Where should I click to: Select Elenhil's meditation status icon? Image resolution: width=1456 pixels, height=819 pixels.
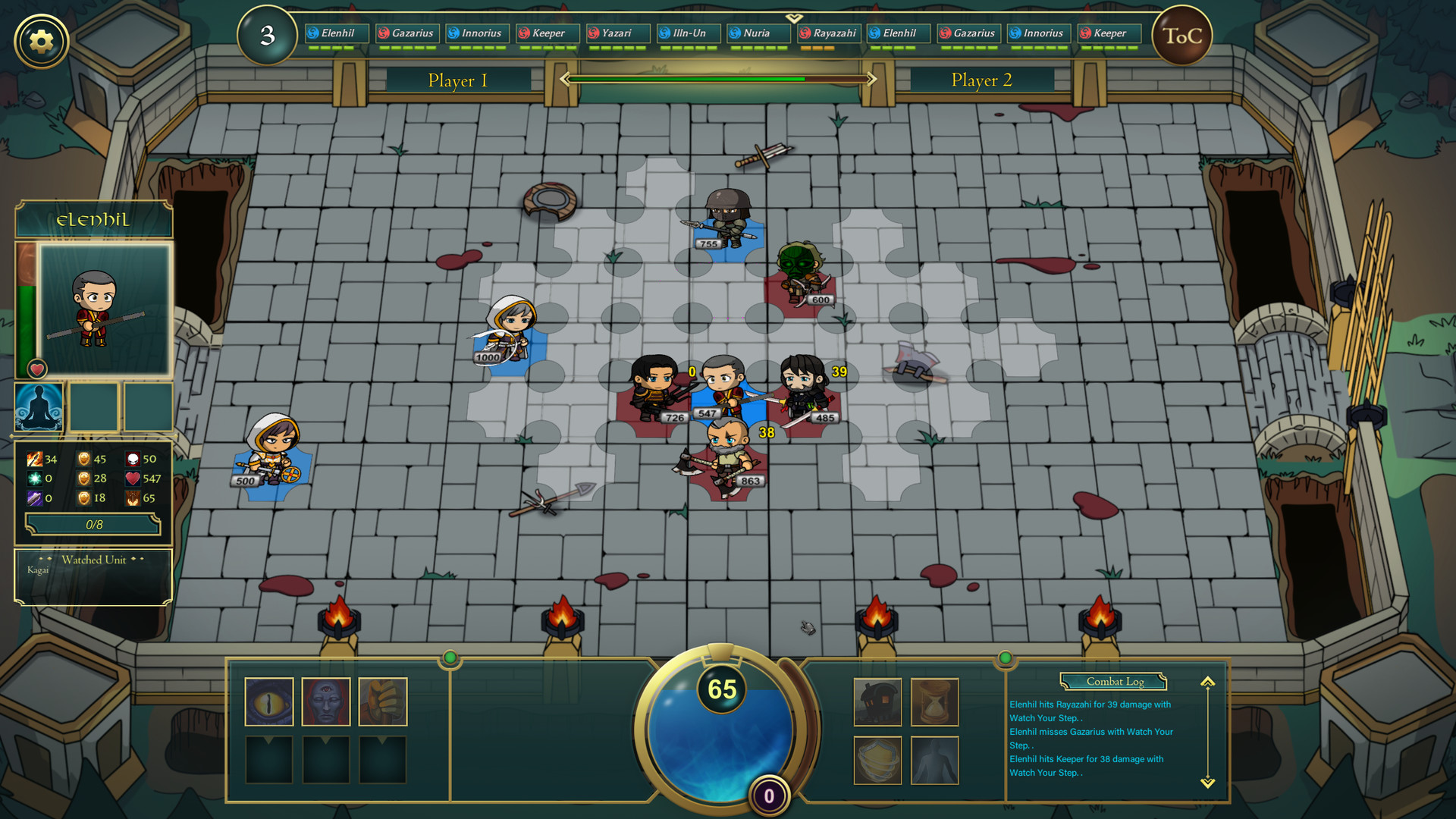coord(39,407)
